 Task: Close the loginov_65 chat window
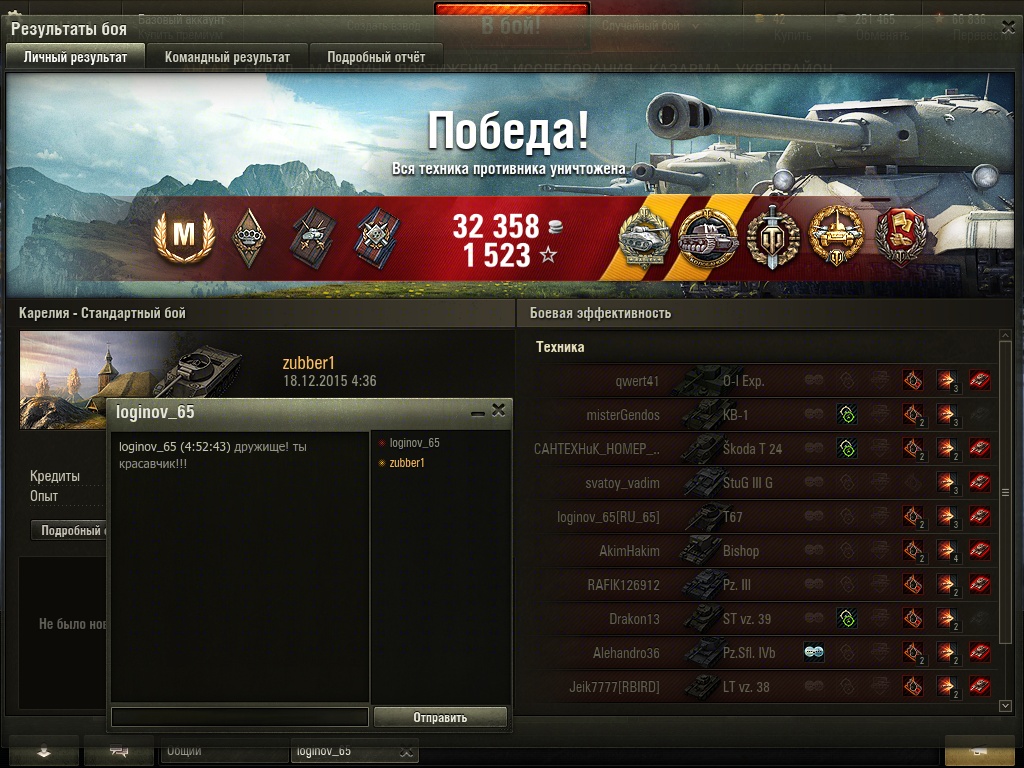click(498, 410)
